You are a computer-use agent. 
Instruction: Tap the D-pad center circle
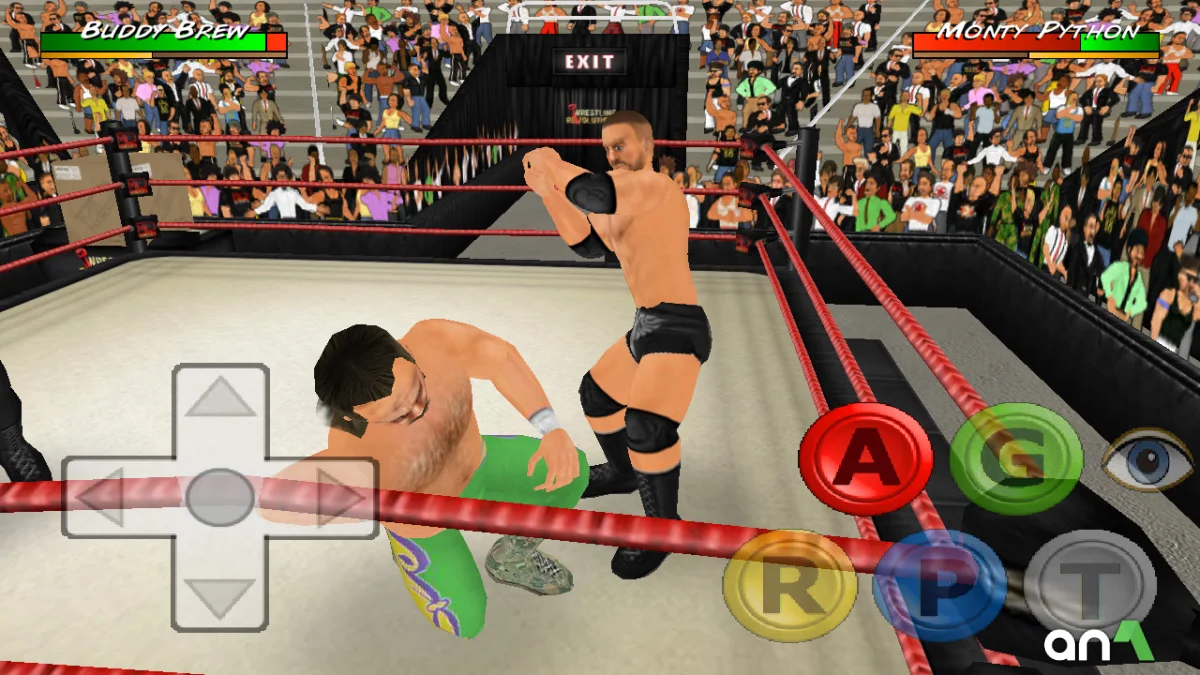(220, 497)
